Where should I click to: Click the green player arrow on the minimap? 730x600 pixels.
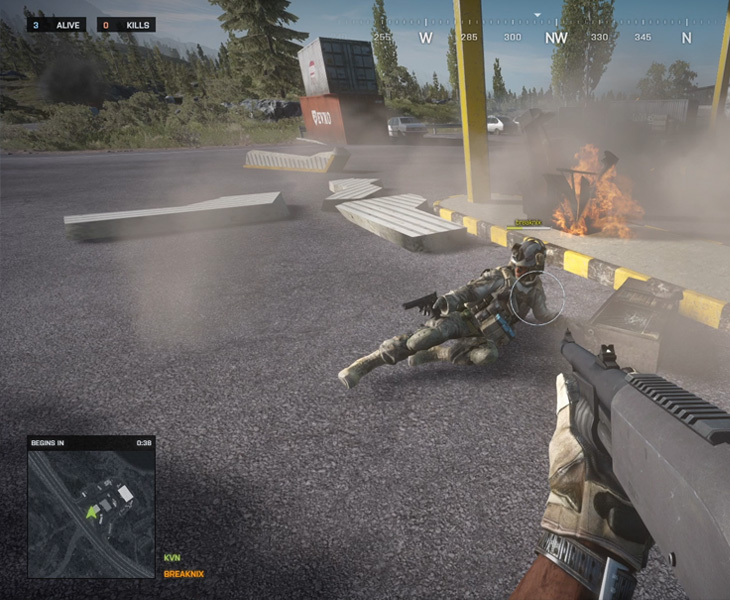(93, 512)
